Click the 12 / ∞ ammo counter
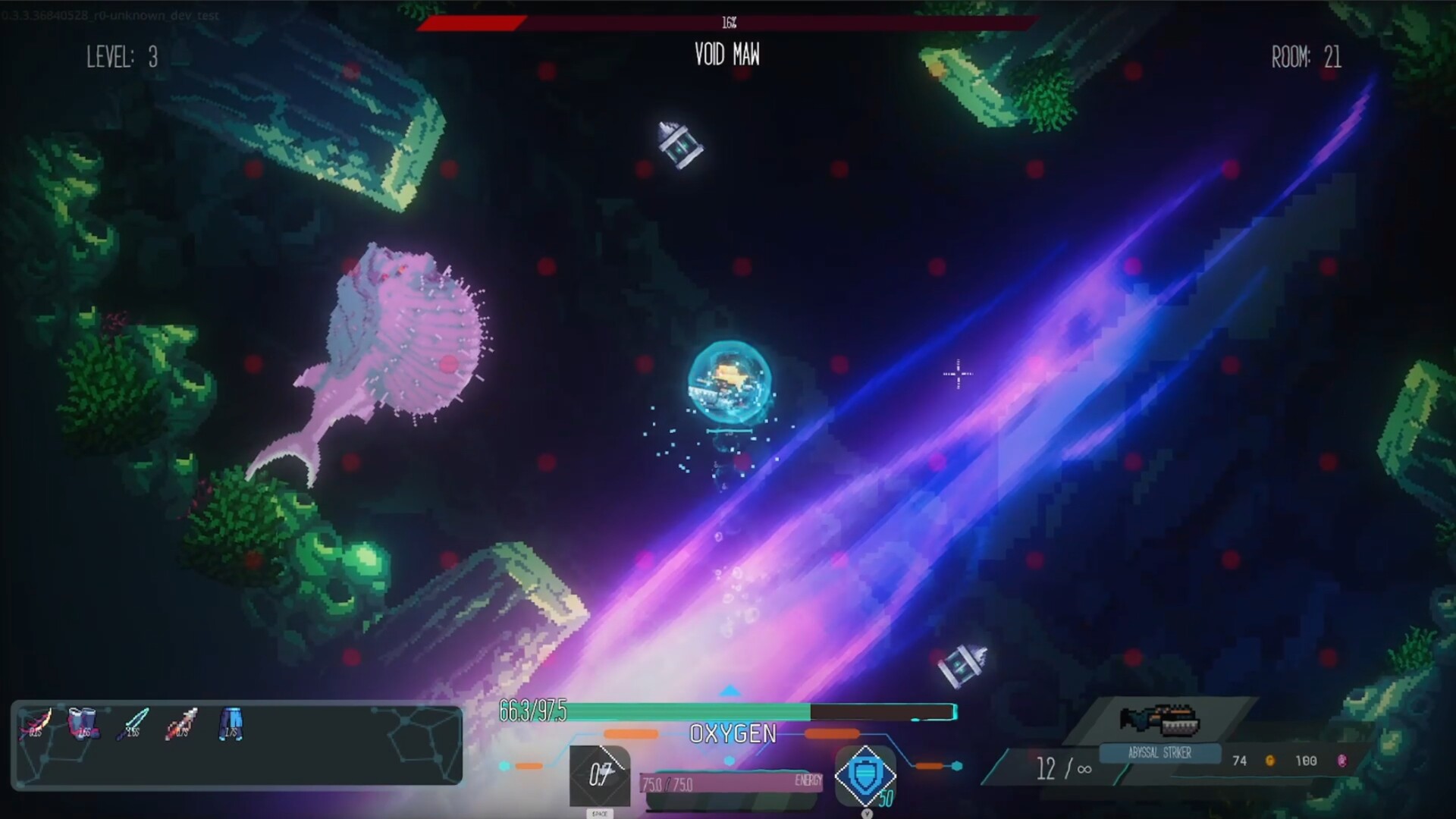Screen dimensions: 1456x819 (1065, 769)
